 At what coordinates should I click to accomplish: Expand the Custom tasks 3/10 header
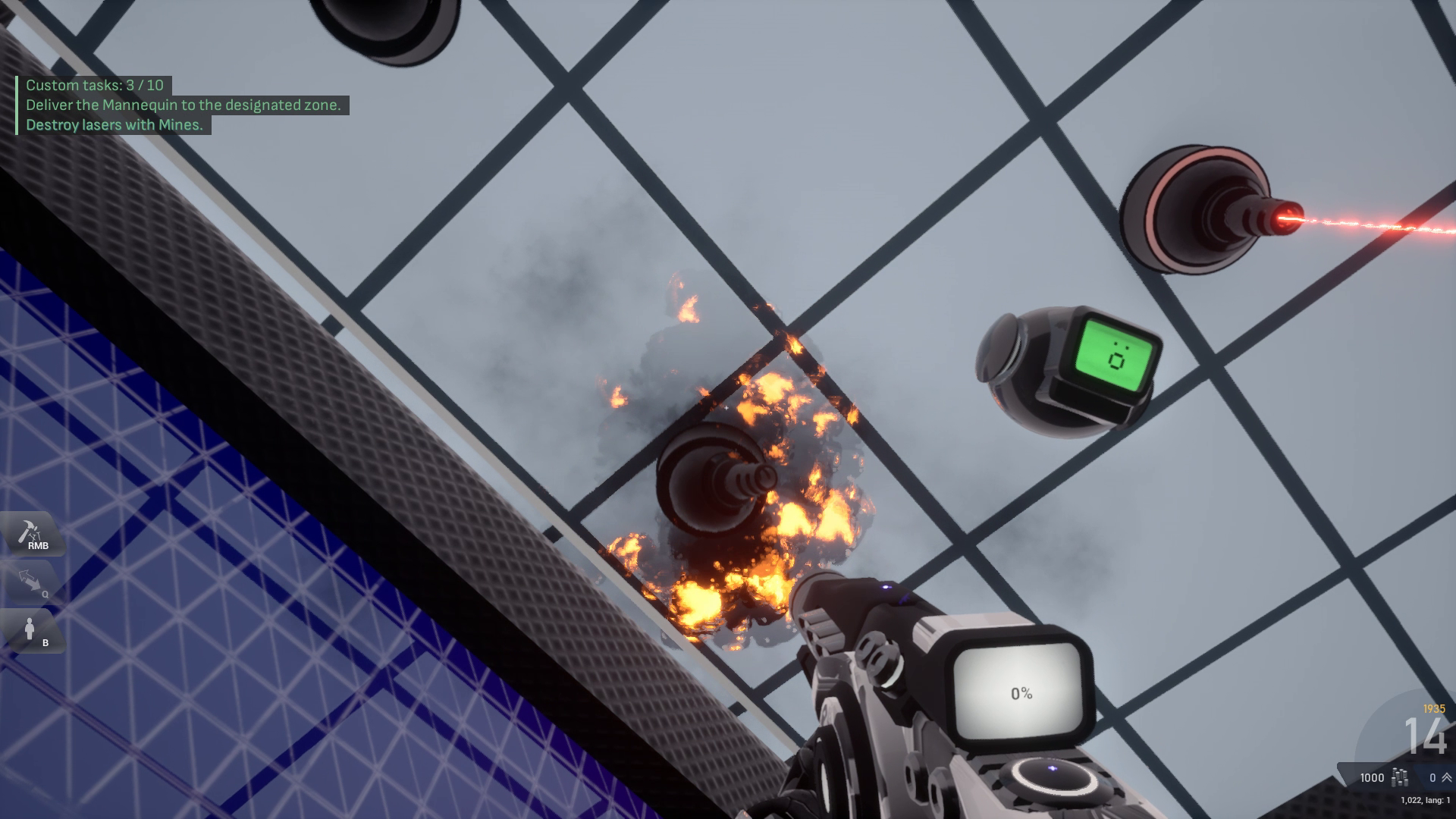(93, 85)
